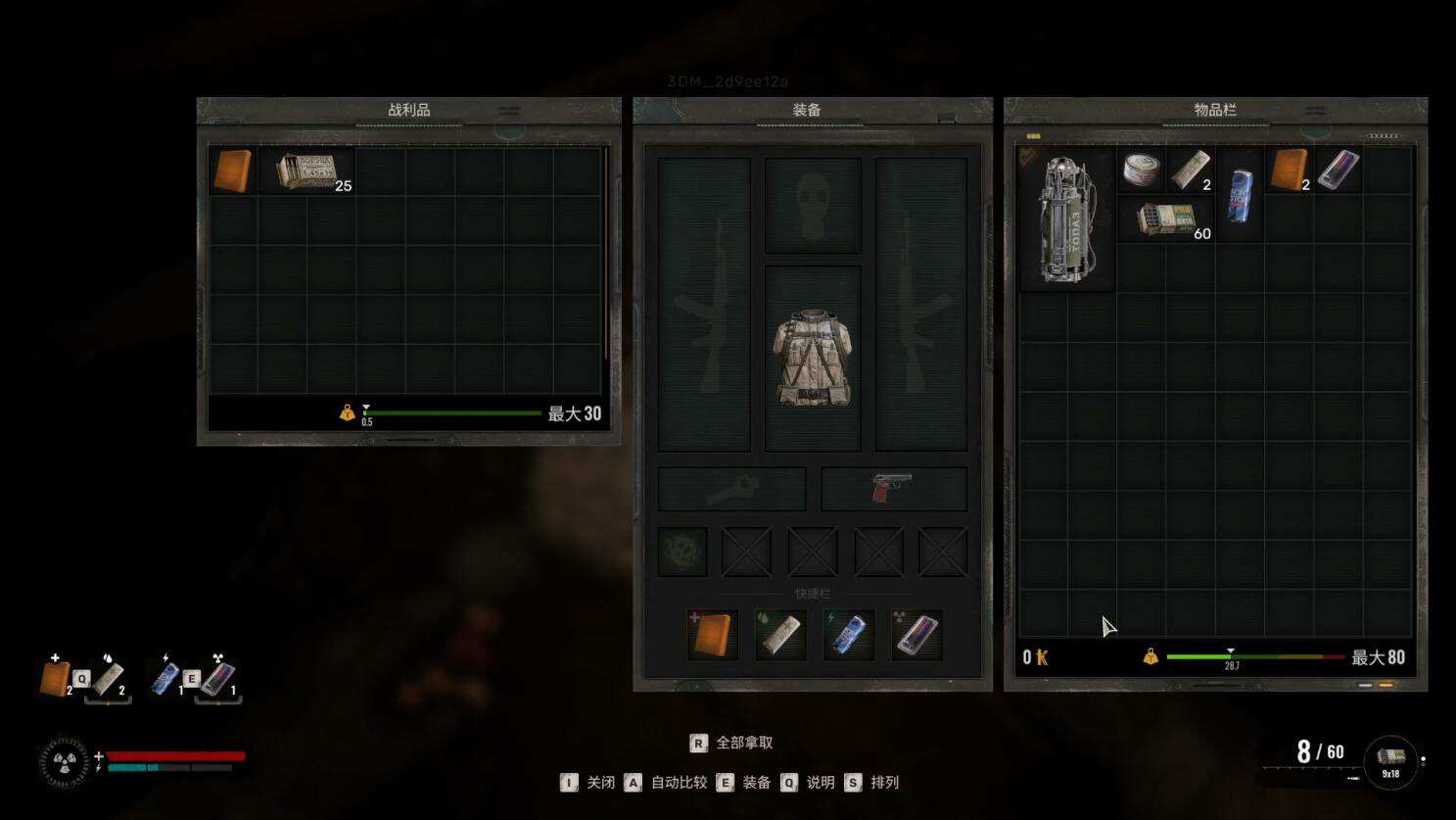Select the red and blue can quick slot
Screen dimensions: 1456x820
[x=916, y=635]
